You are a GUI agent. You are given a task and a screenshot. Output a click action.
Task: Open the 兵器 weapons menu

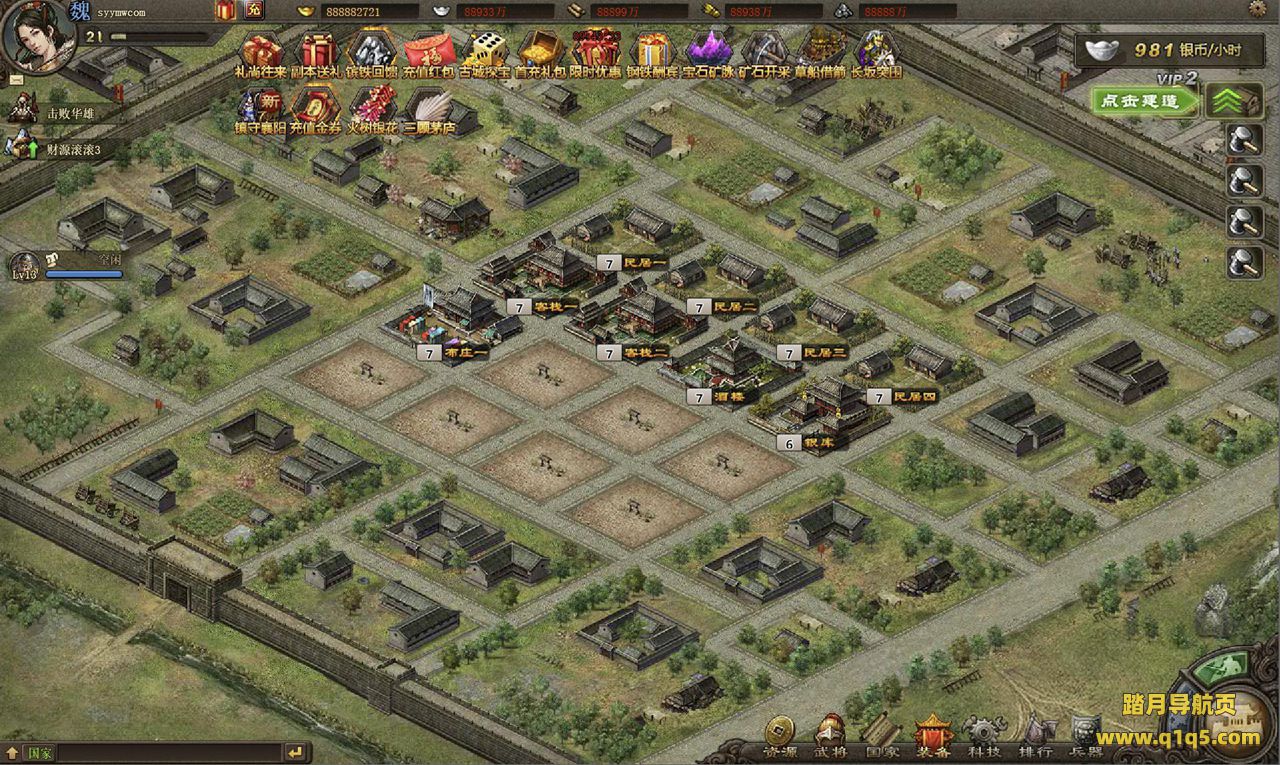coord(1086,734)
